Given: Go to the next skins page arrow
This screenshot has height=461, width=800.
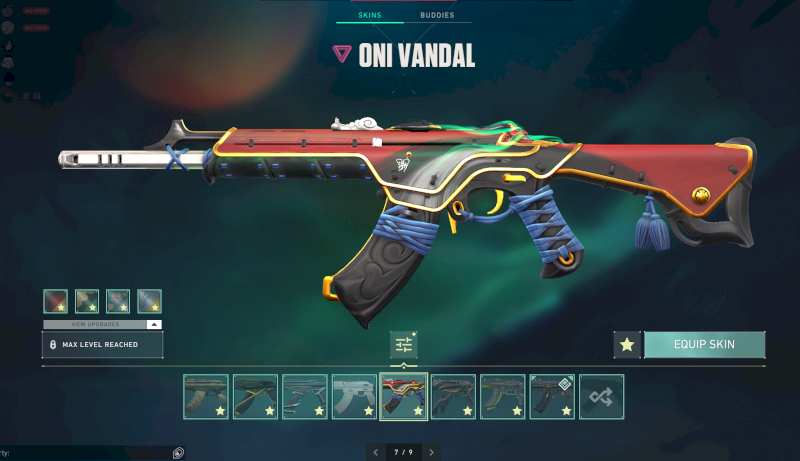Looking at the screenshot, I should (x=431, y=452).
